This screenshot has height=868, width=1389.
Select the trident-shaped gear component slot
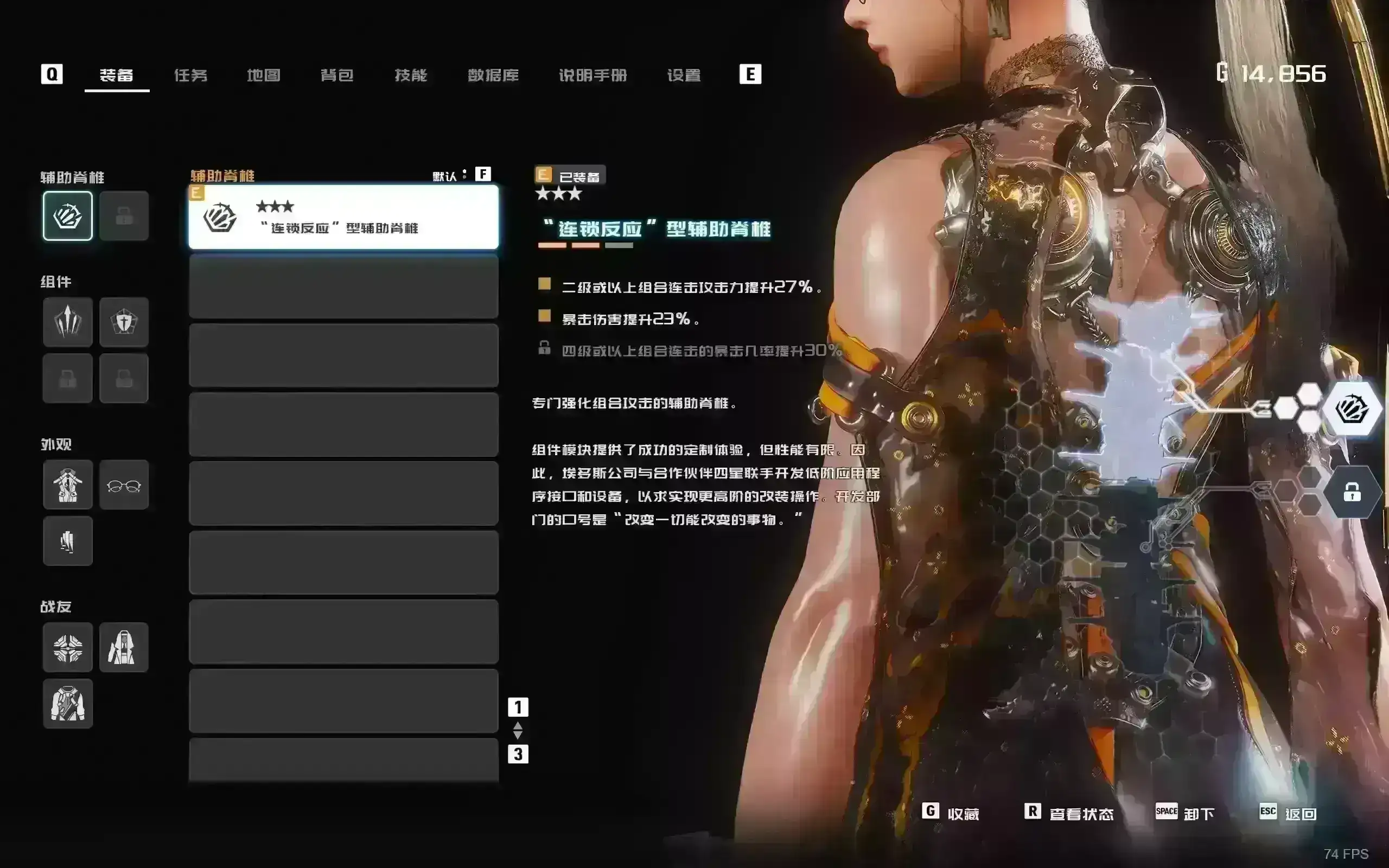68,322
